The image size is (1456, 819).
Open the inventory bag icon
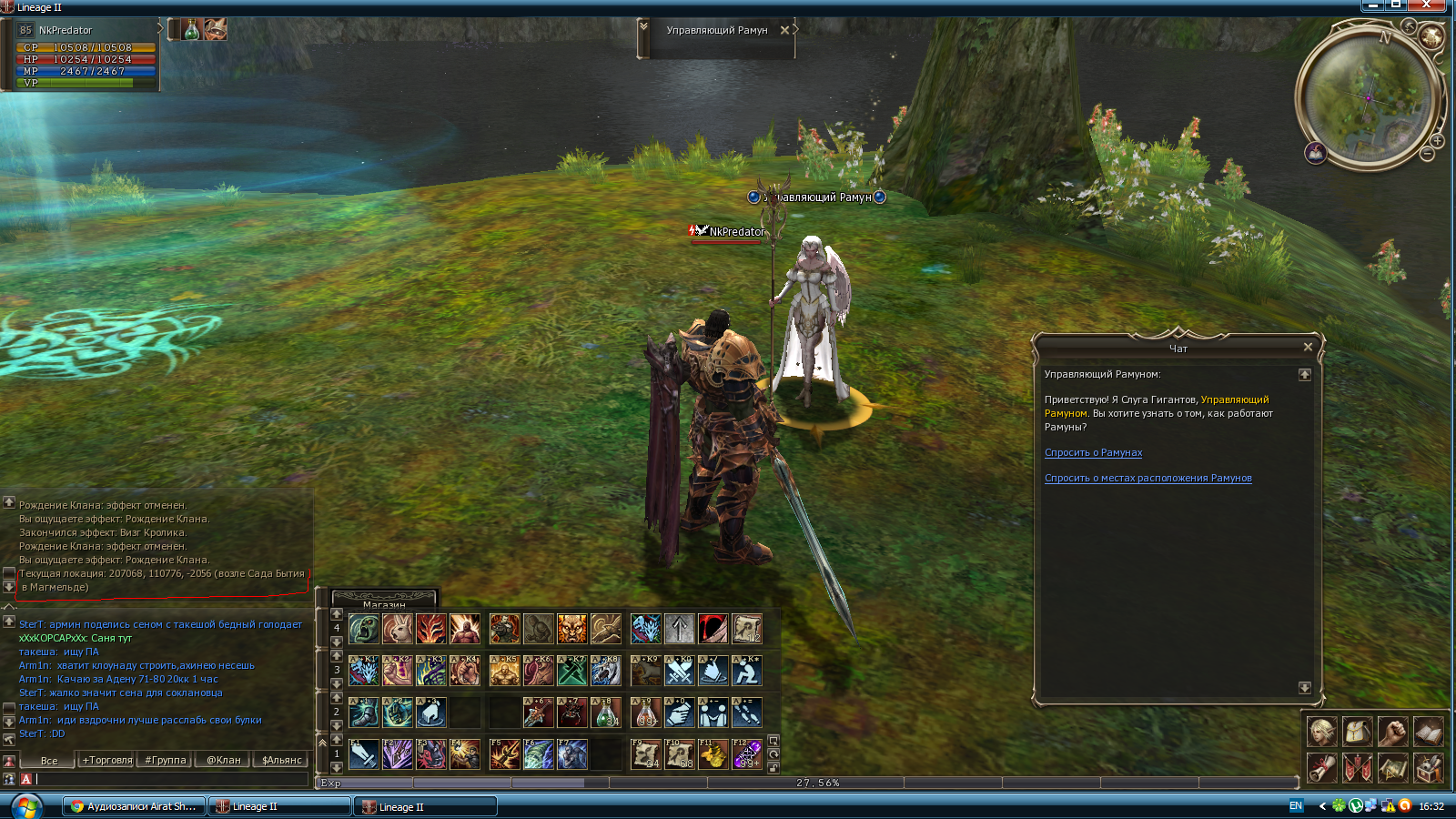click(x=1357, y=731)
